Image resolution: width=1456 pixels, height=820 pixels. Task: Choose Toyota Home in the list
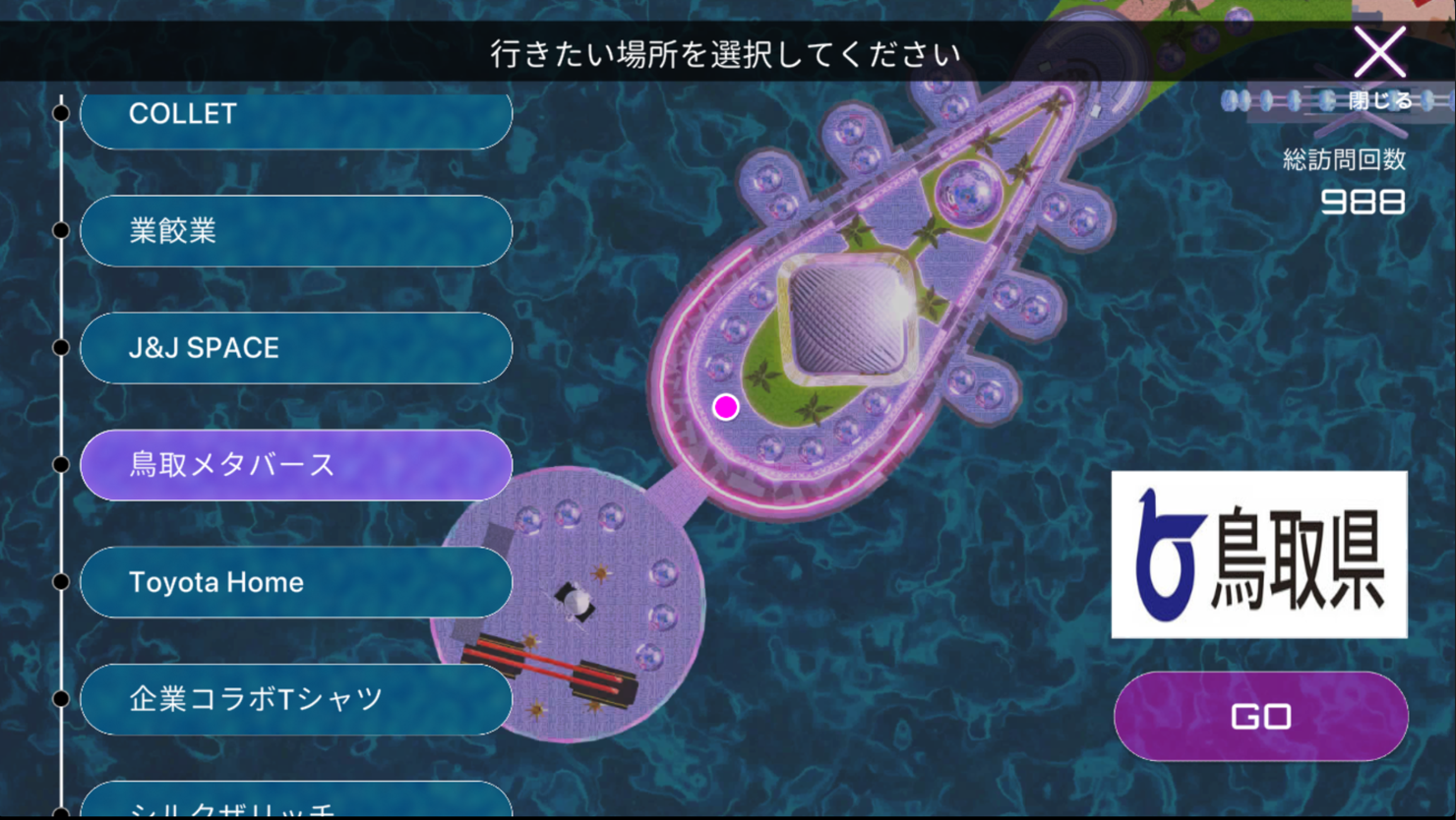(295, 582)
